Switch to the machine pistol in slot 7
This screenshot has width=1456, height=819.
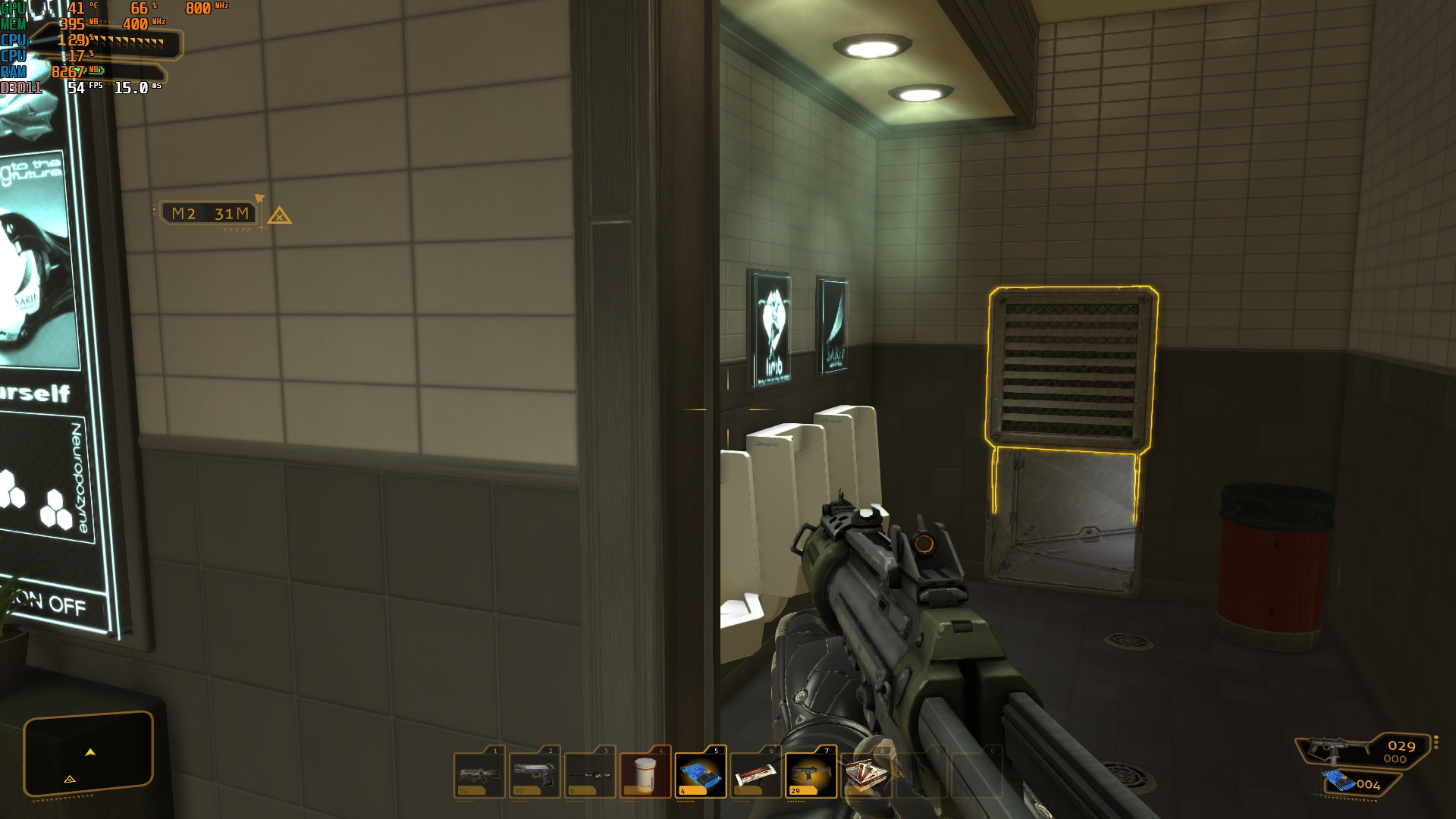[811, 773]
